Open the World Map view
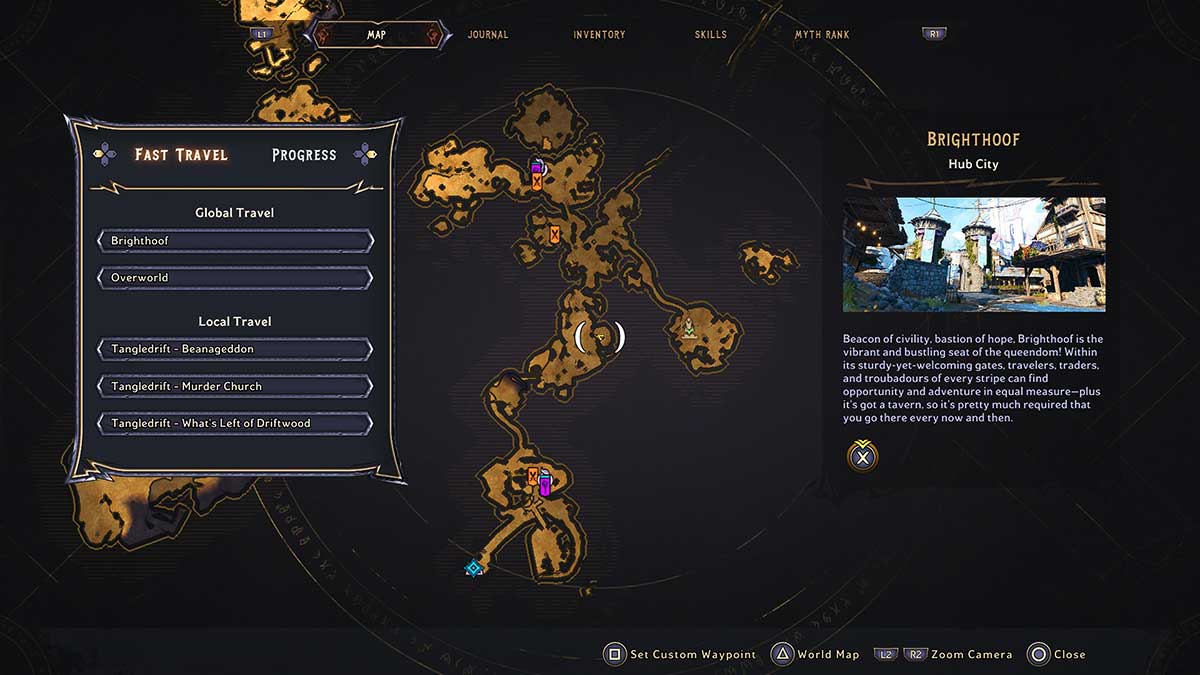The height and width of the screenshot is (675, 1200). coord(816,655)
